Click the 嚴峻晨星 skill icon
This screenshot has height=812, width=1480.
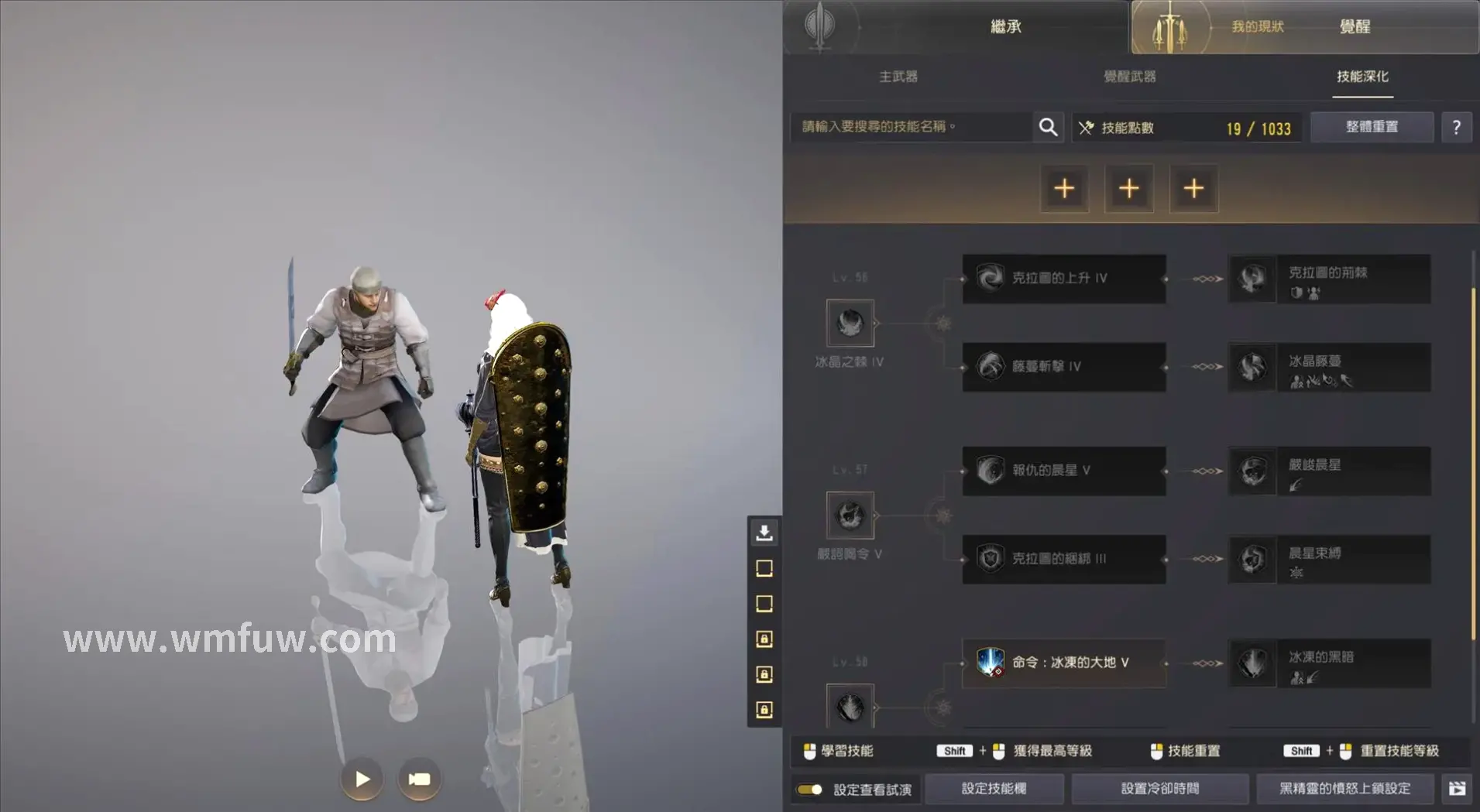pos(1252,471)
